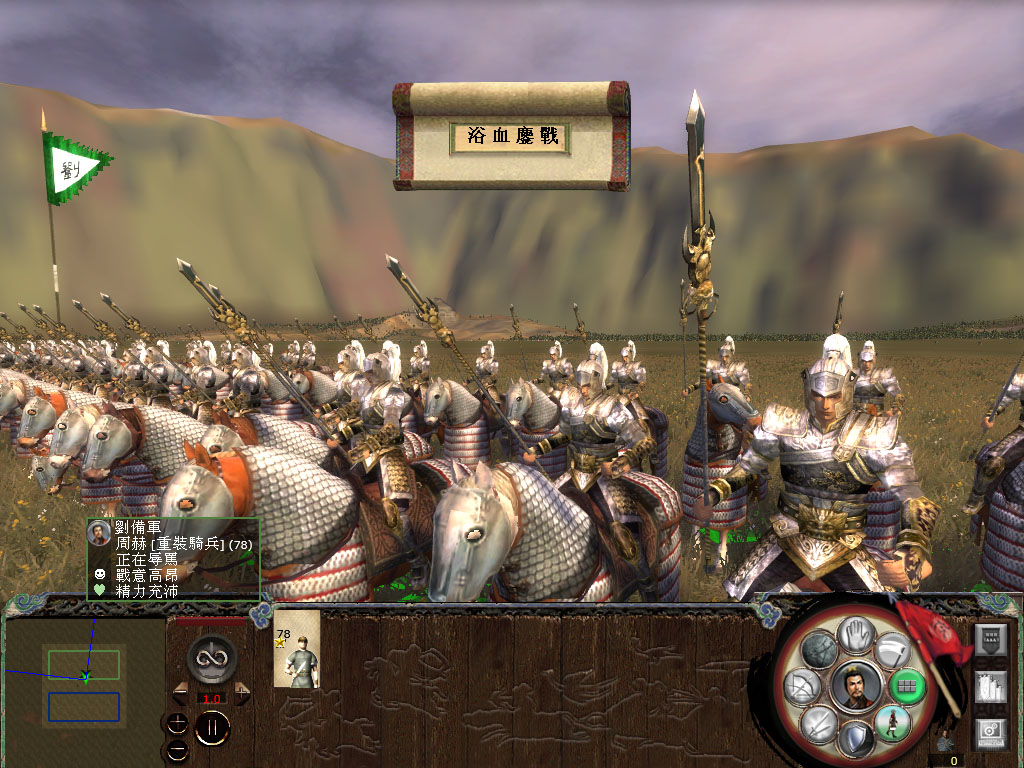1024x768 pixels.
Task: Zoom in the minimap with plus button
Action: click(x=178, y=722)
